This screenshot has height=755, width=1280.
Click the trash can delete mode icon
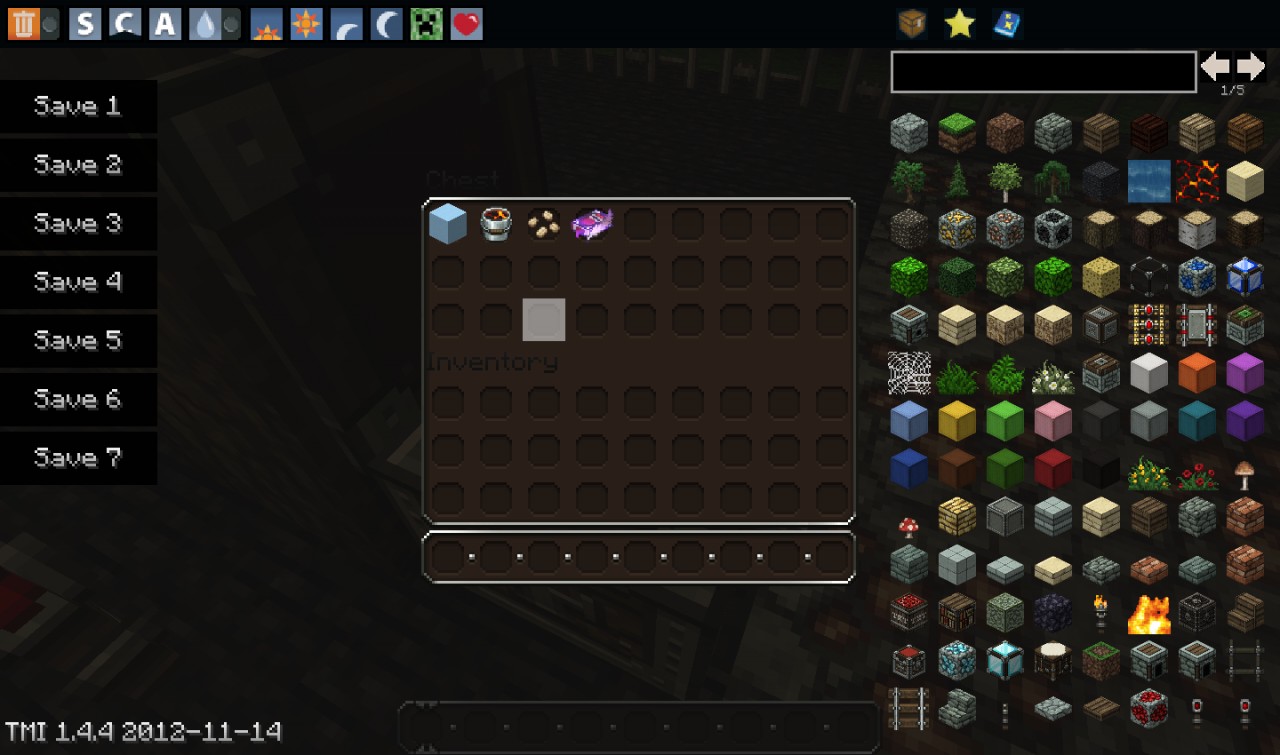23,24
